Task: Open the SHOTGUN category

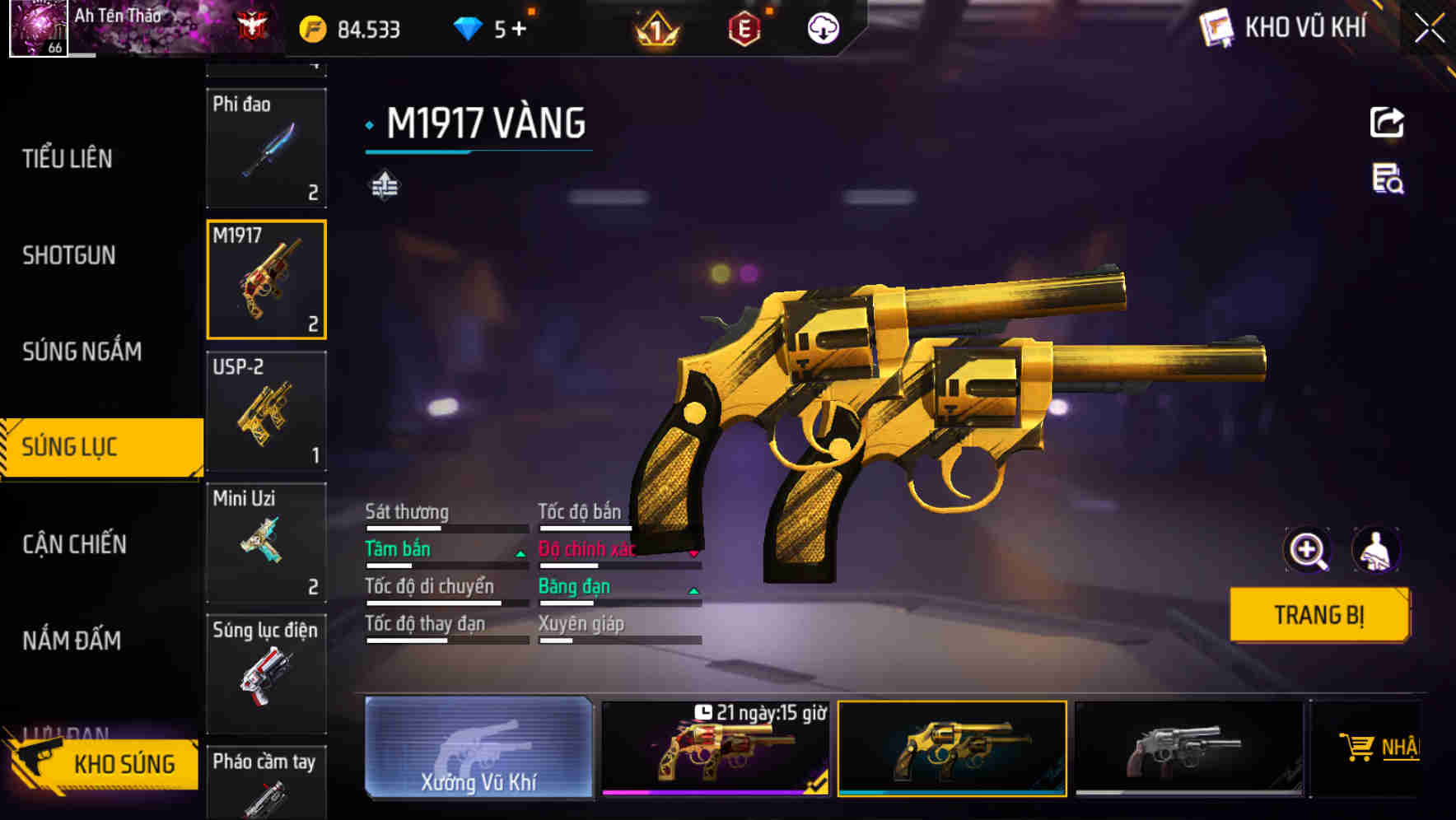Action: pos(69,255)
